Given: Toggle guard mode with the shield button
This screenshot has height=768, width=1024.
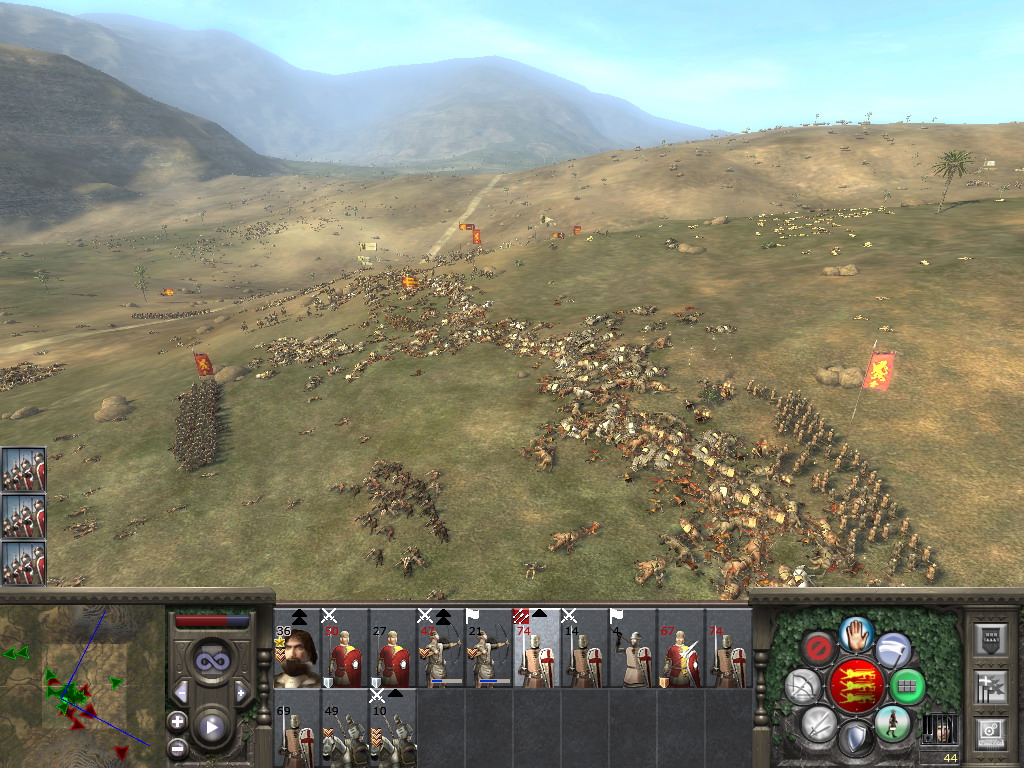Looking at the screenshot, I should coord(856,740).
